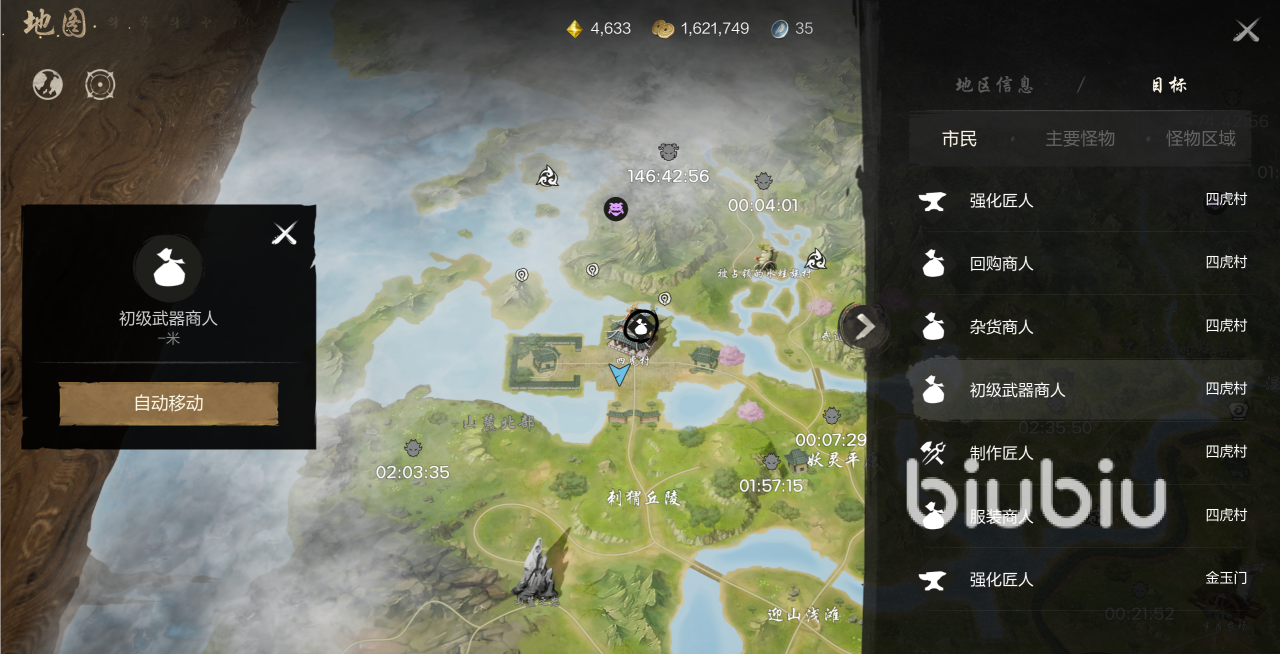
Task: Collapse the side panel with the arrow button
Action: (x=865, y=326)
